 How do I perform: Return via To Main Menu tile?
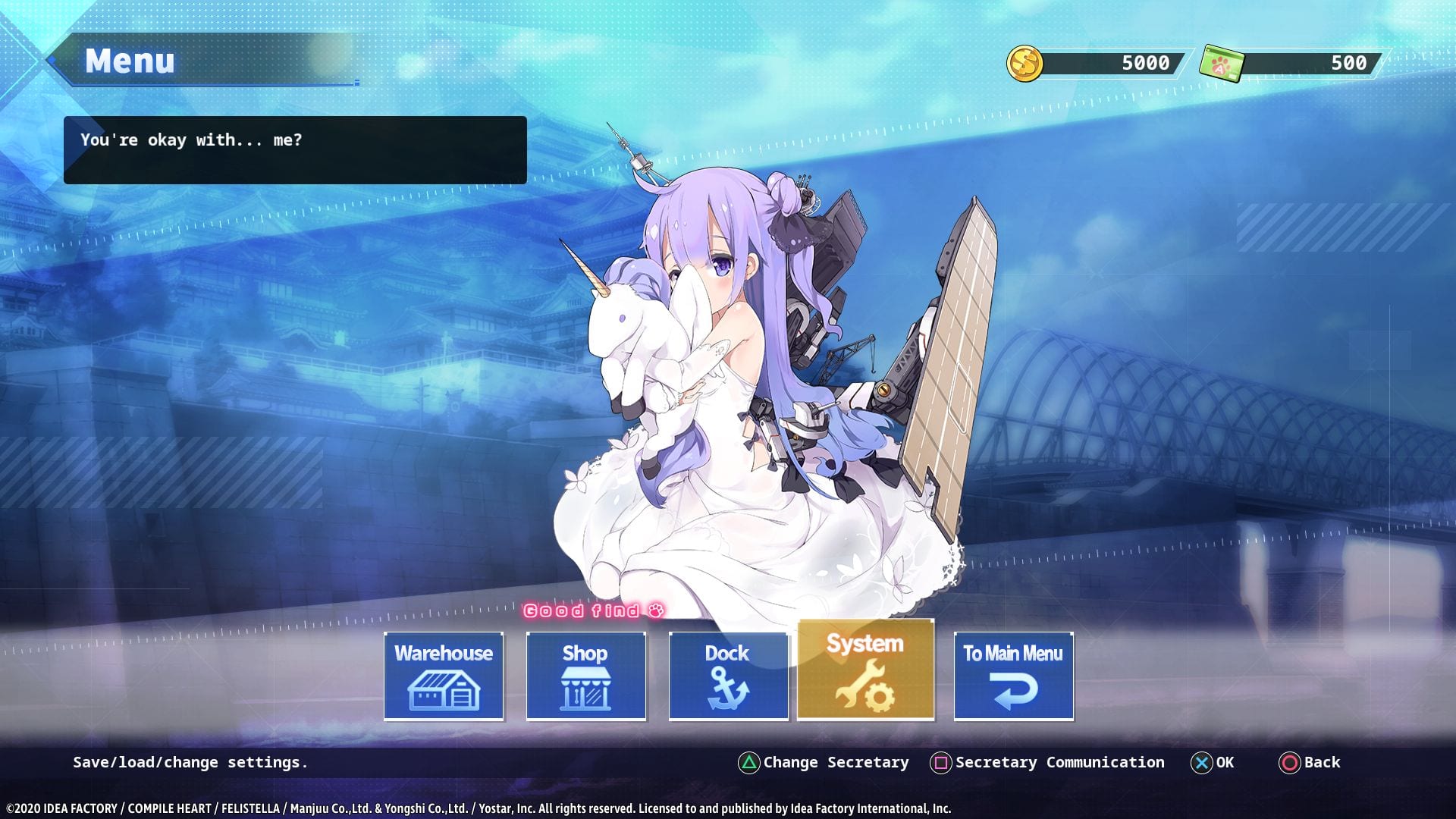coord(1013,676)
